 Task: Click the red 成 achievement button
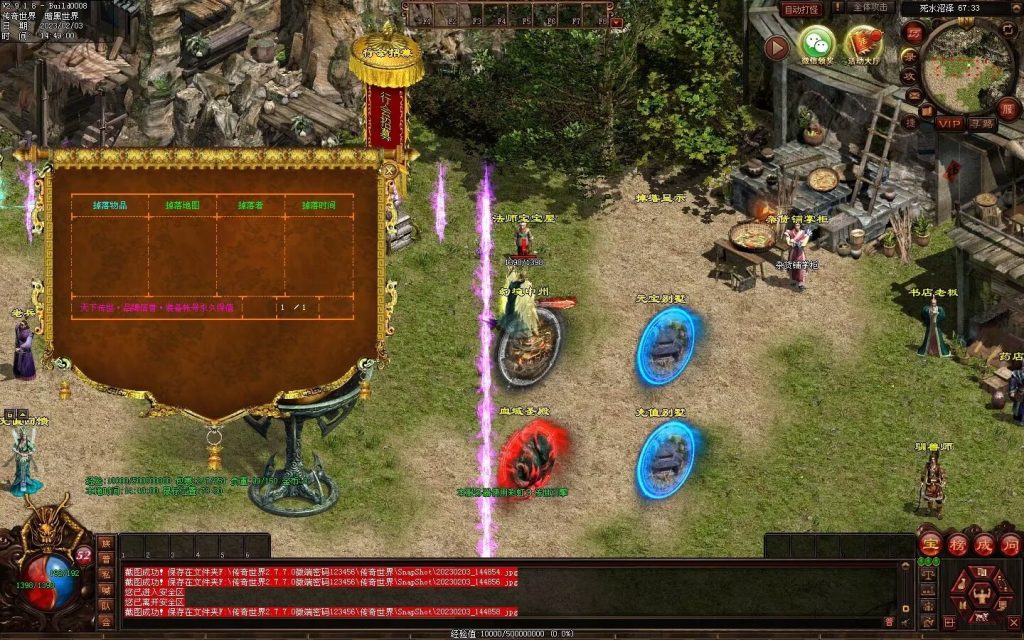[x=983, y=545]
